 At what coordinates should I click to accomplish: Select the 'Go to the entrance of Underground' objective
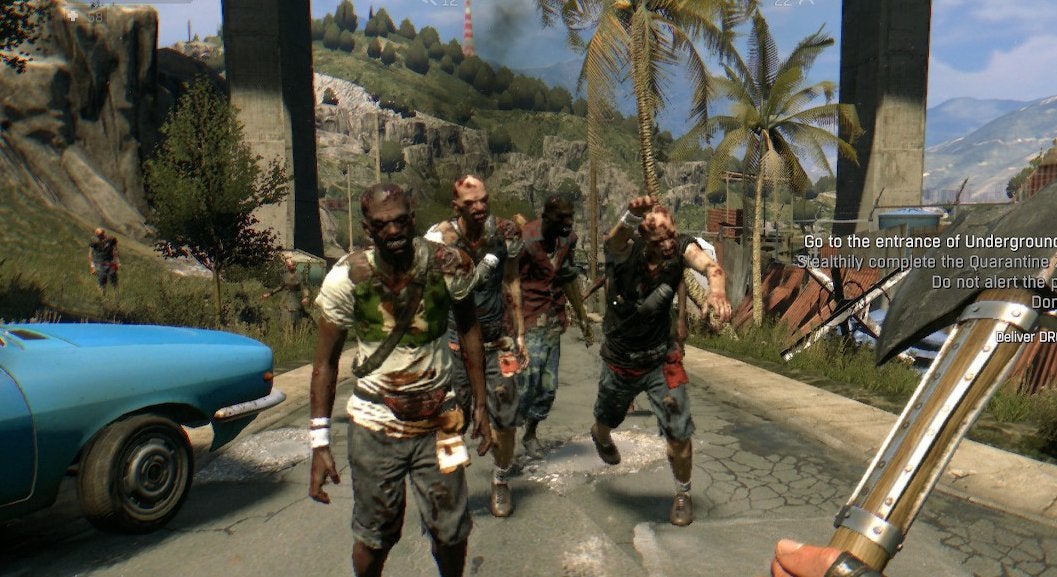pos(930,242)
